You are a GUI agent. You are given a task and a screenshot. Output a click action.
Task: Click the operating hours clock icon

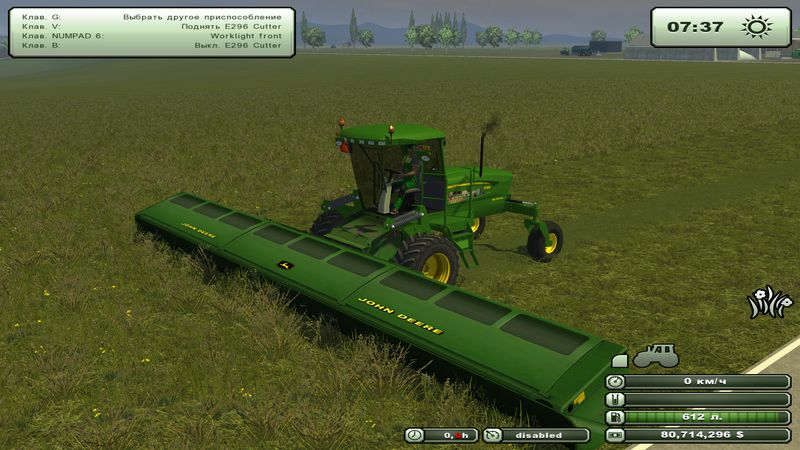(415, 435)
